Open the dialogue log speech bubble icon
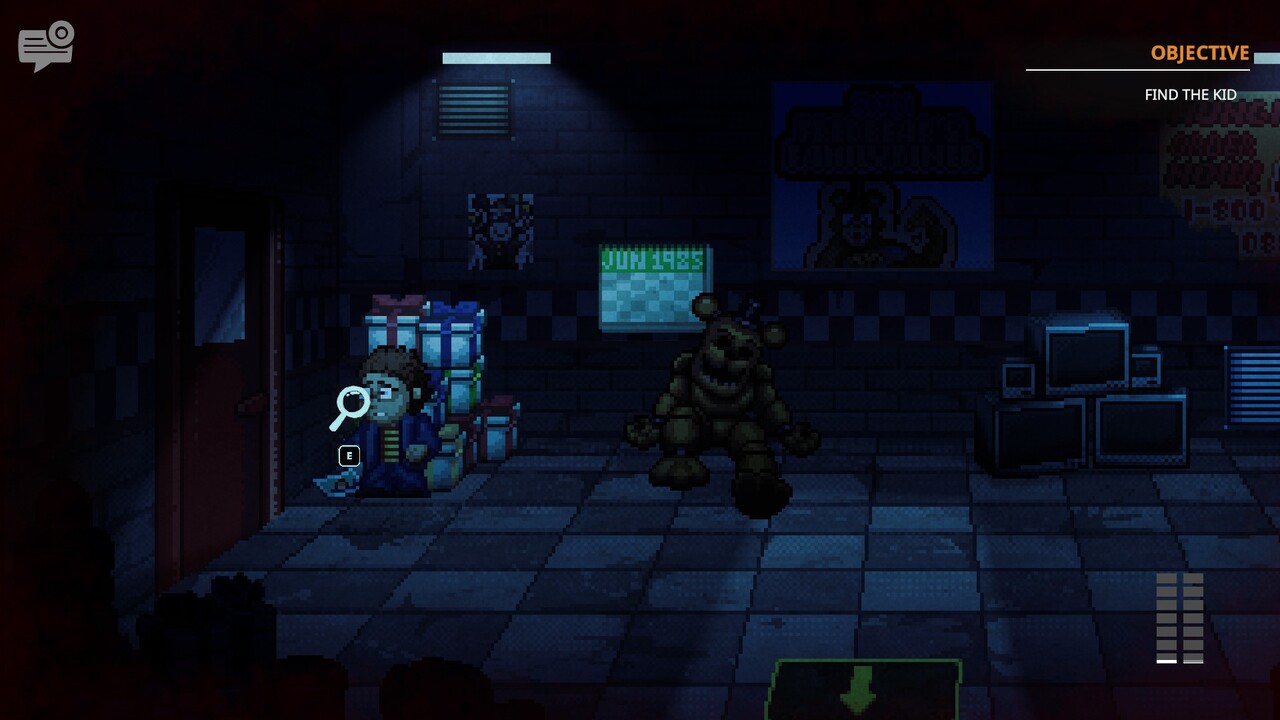Viewport: 1280px width, 720px height. coord(45,44)
